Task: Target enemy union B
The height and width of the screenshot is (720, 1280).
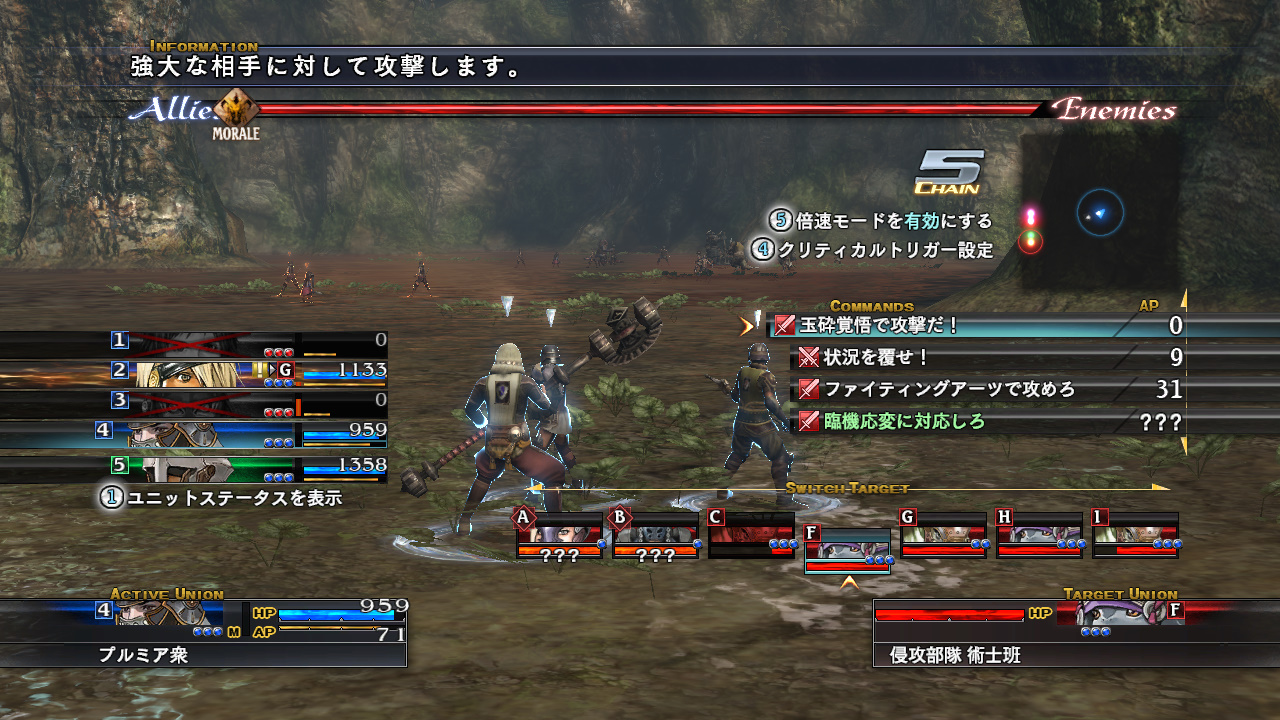Action: click(655, 535)
